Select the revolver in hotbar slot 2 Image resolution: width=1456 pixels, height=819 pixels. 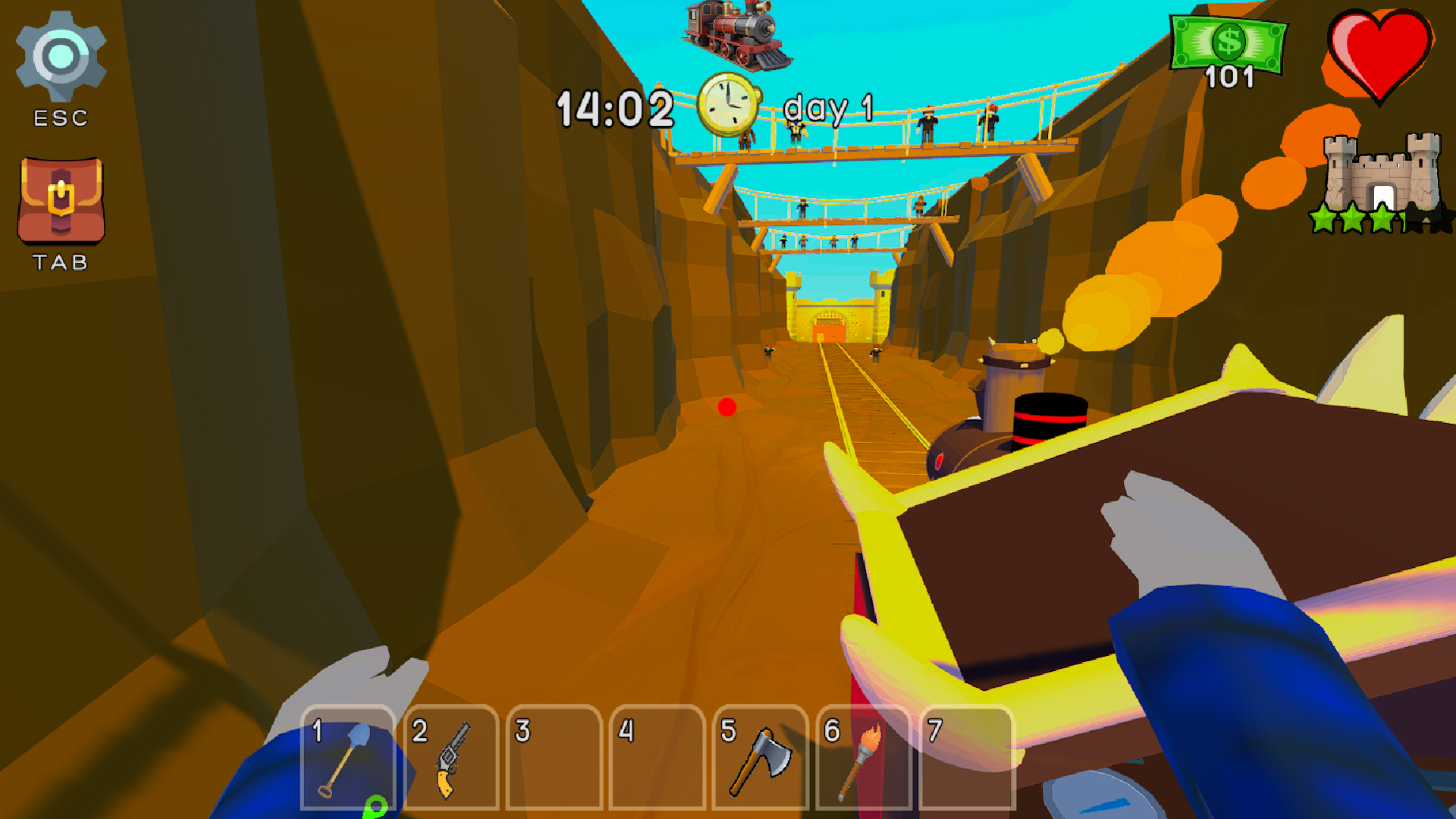(451, 758)
